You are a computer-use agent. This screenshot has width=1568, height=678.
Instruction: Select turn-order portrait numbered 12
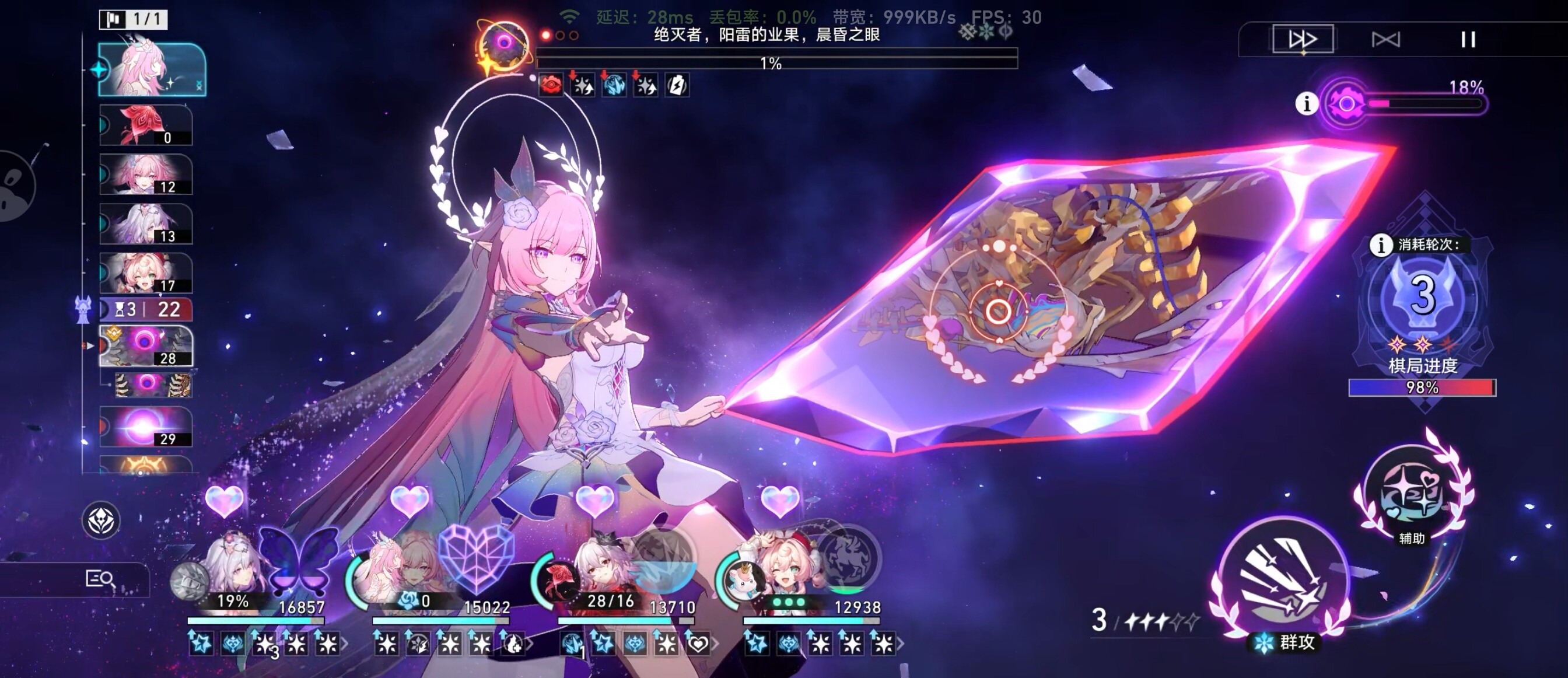[x=146, y=174]
